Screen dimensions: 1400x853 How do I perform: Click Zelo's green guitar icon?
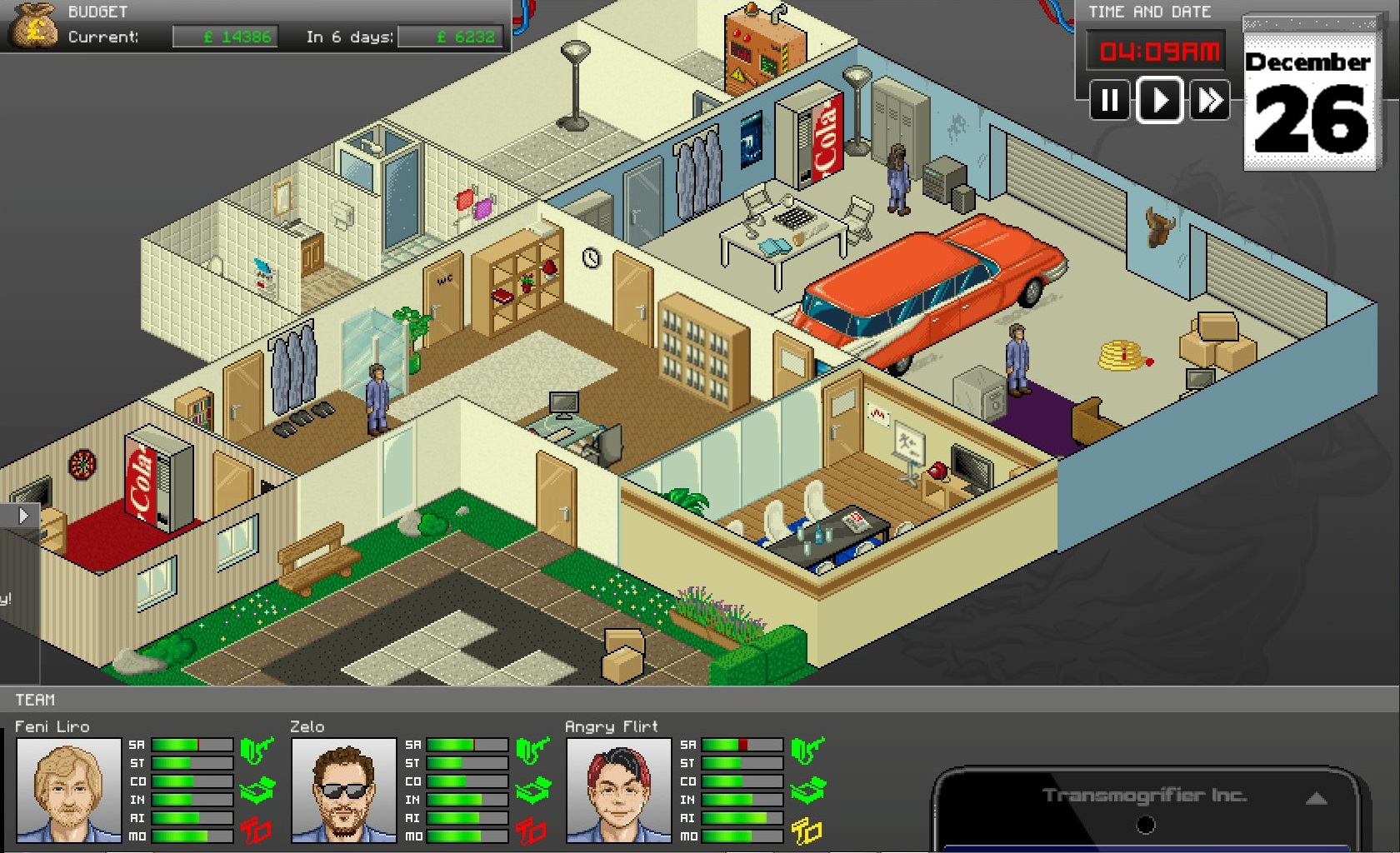point(532,750)
